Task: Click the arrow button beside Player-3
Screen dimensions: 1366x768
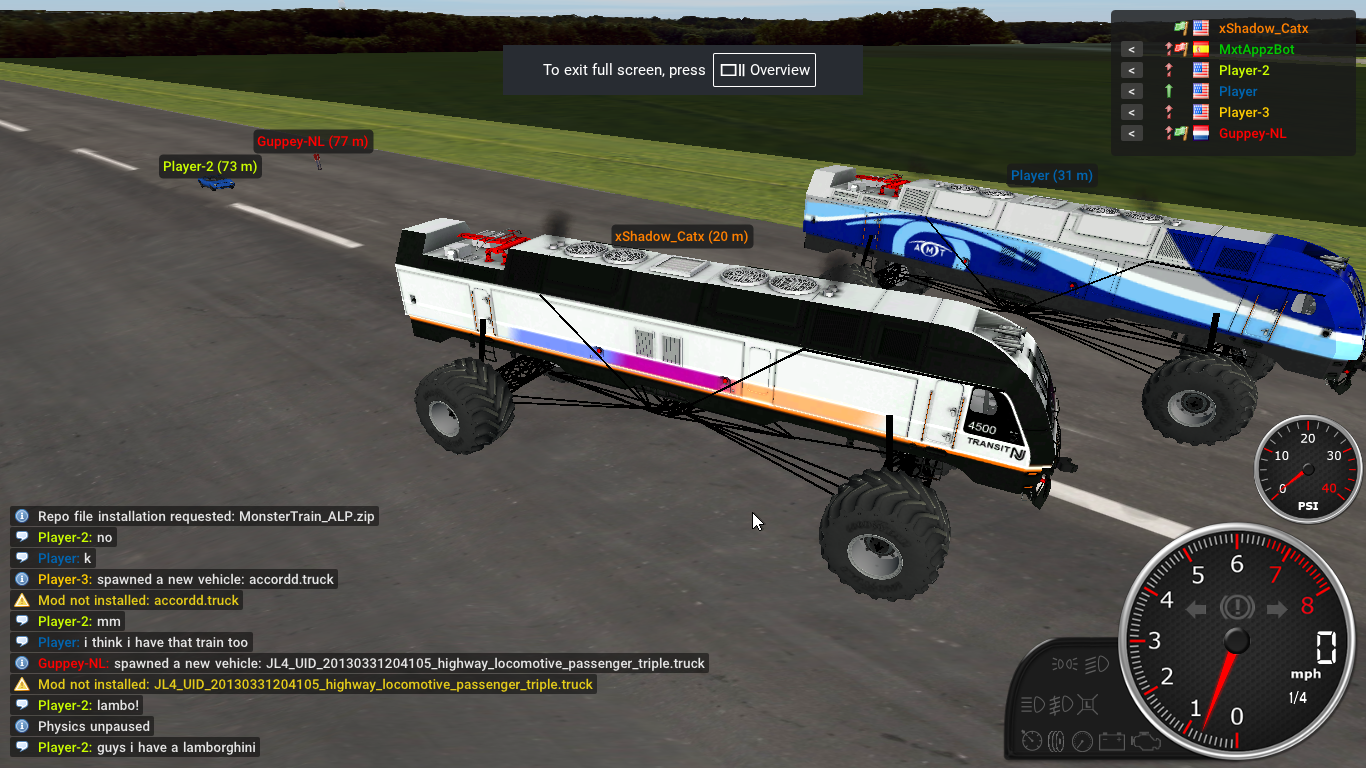Action: click(x=1131, y=113)
